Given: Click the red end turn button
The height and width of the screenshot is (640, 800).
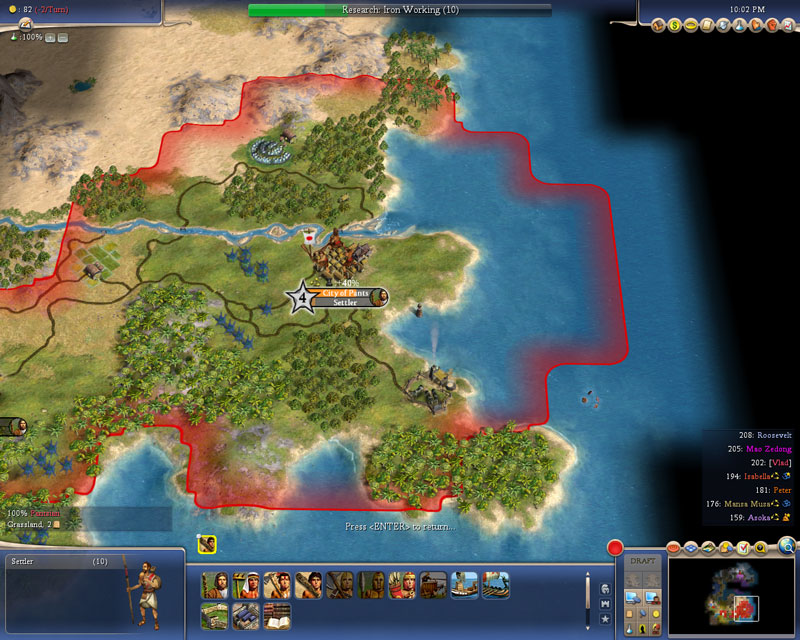Looking at the screenshot, I should 616,548.
